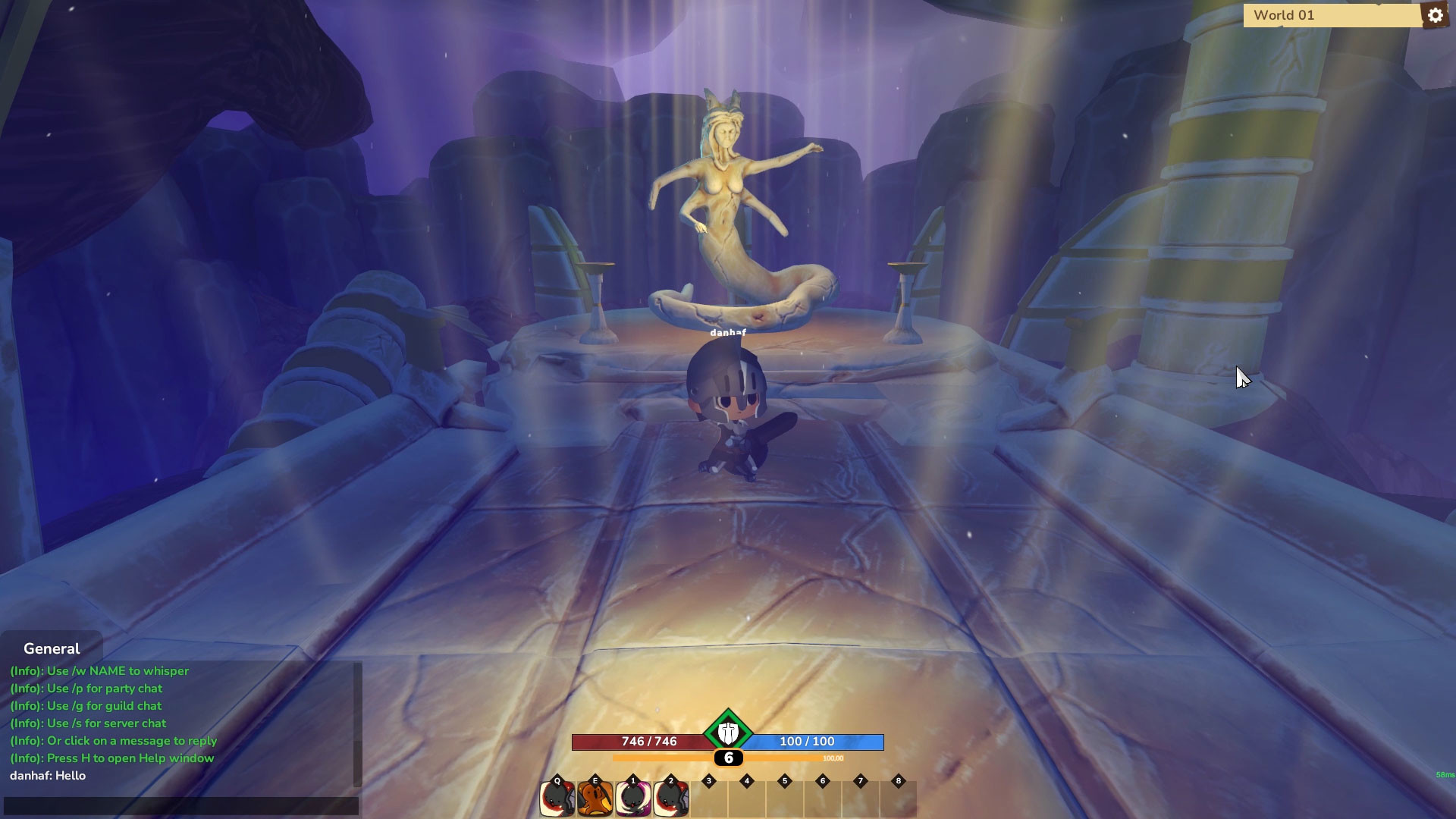Open the settings gear icon

click(x=1436, y=14)
